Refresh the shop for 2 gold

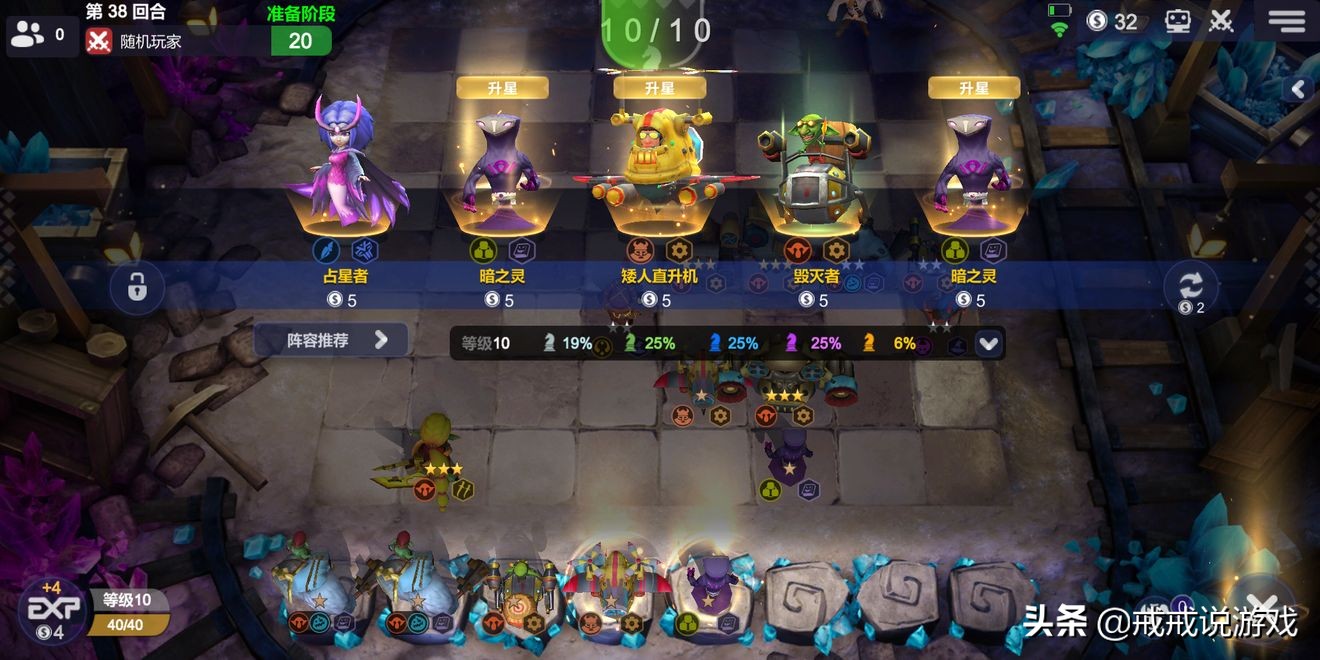click(1190, 287)
